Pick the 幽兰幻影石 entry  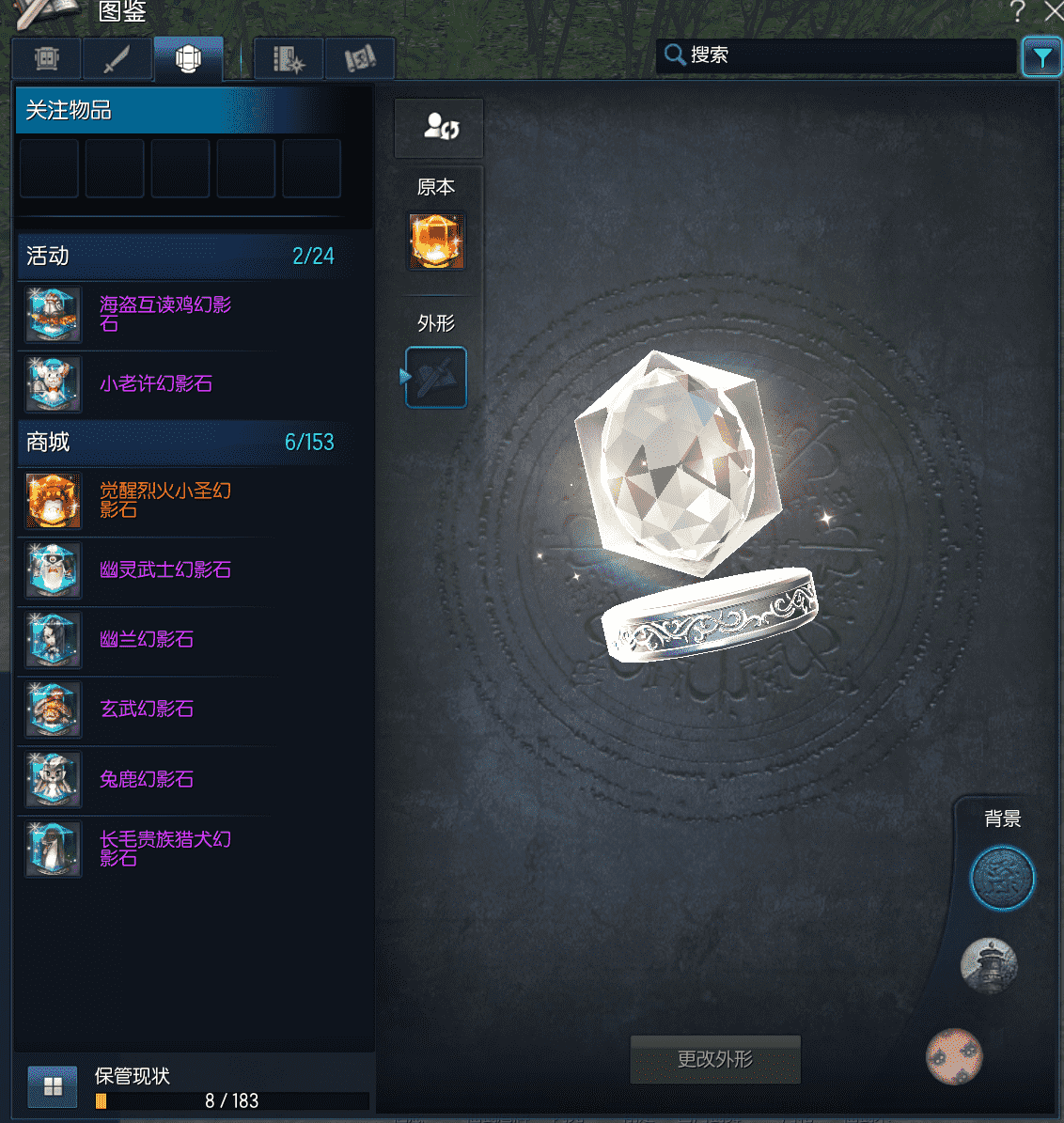pyautogui.click(x=147, y=639)
